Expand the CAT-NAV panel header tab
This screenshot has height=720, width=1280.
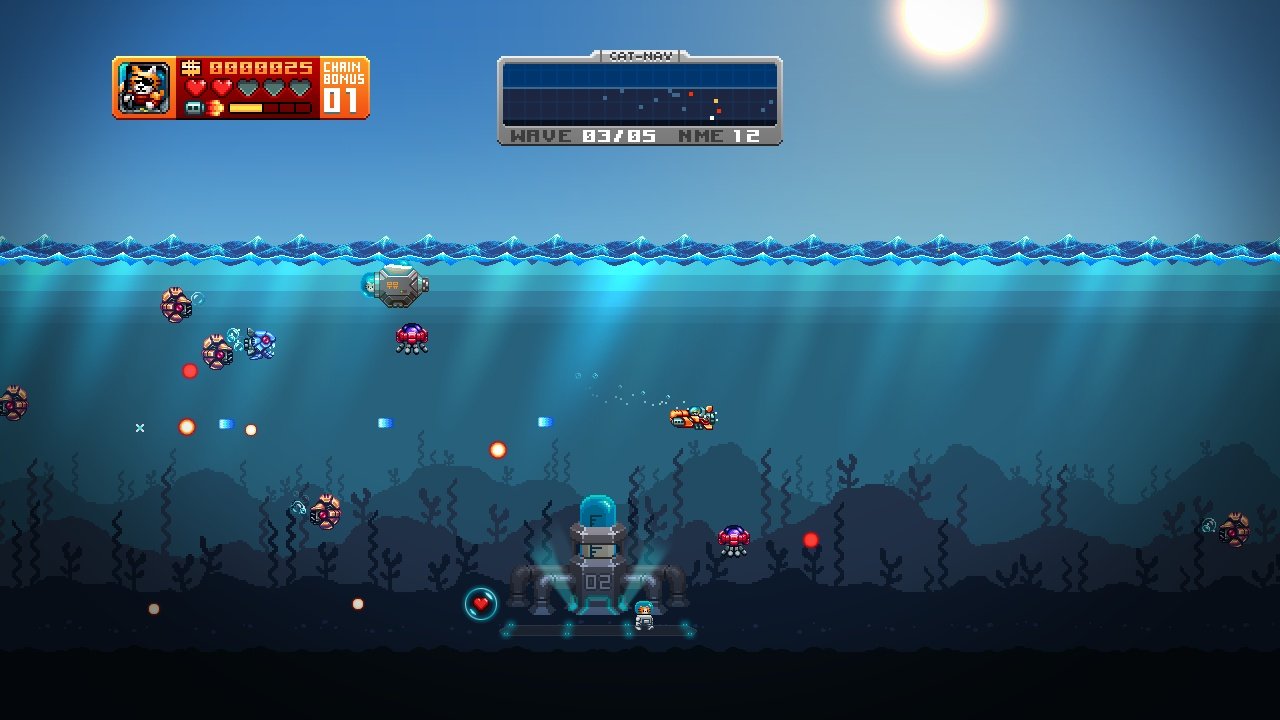(x=640, y=56)
